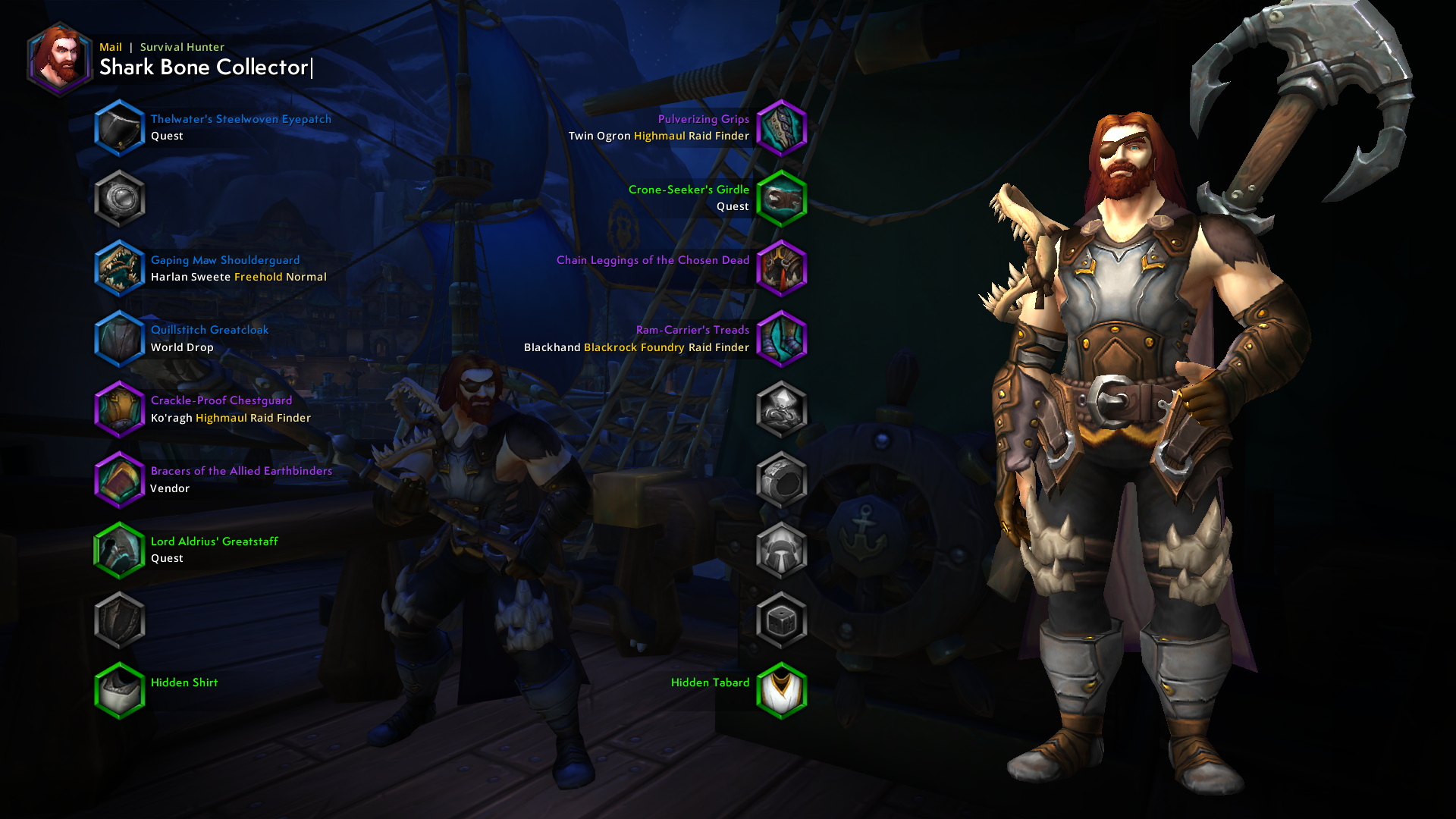This screenshot has height=819, width=1456.
Task: Open the Blackrock Foundry source link
Action: click(634, 348)
